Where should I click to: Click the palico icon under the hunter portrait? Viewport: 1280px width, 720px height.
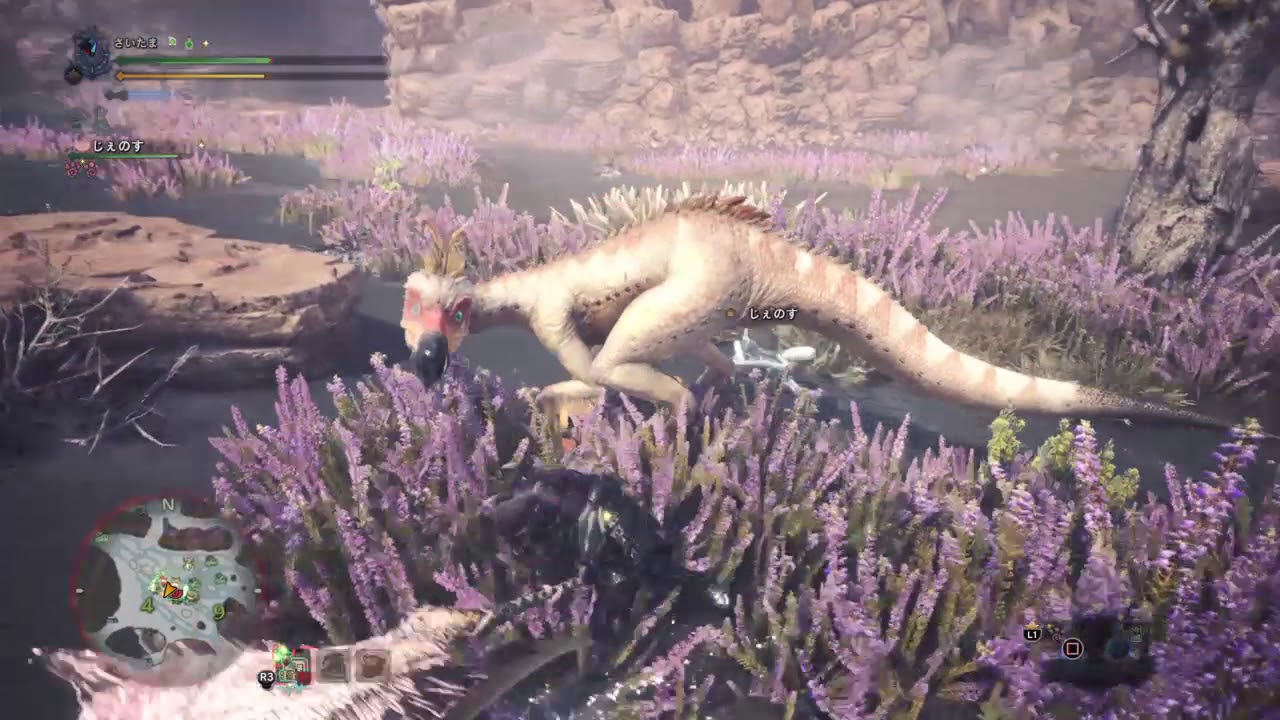(73, 76)
